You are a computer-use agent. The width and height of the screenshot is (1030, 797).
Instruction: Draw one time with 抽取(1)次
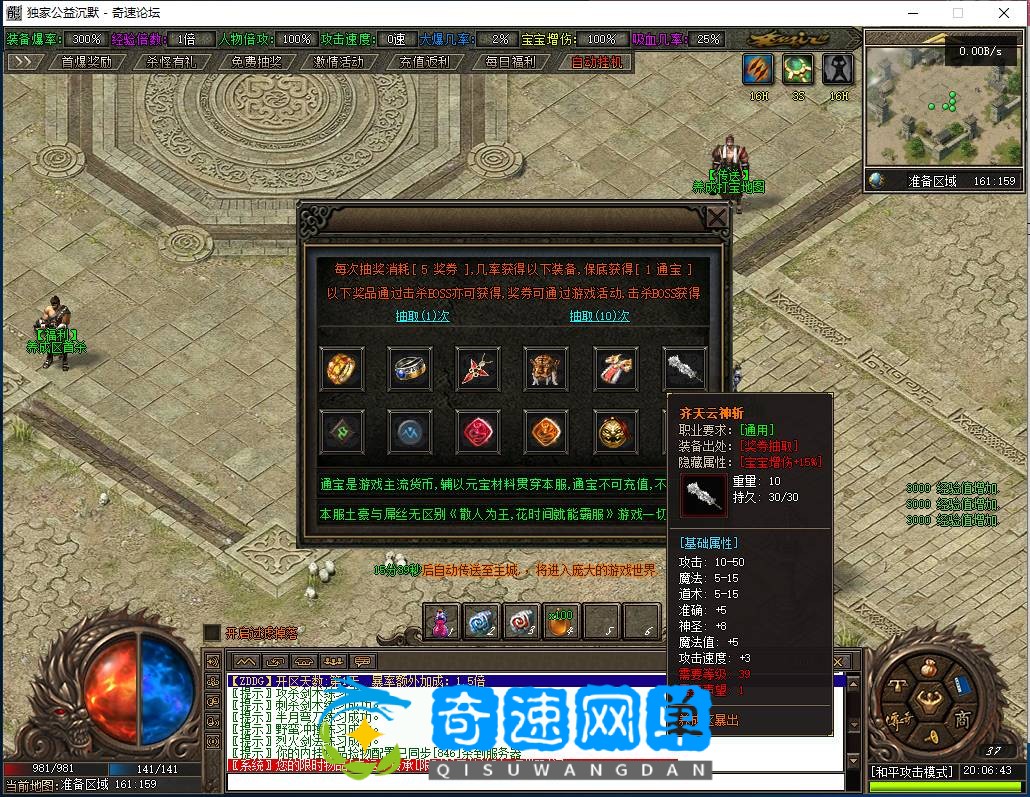[x=422, y=316]
